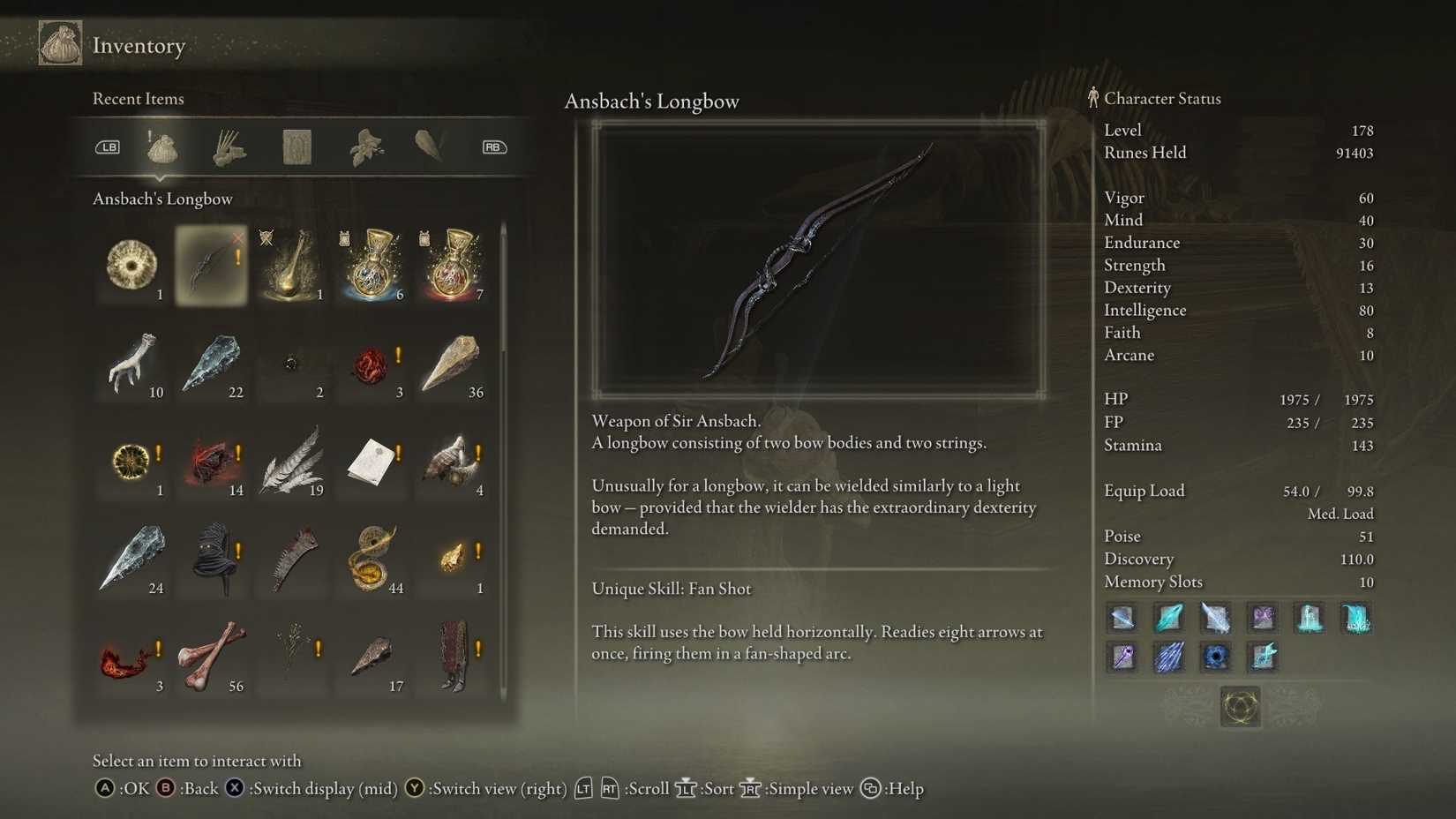Image resolution: width=1456 pixels, height=819 pixels.
Task: Open Help from the bottom bar
Action: (898, 789)
